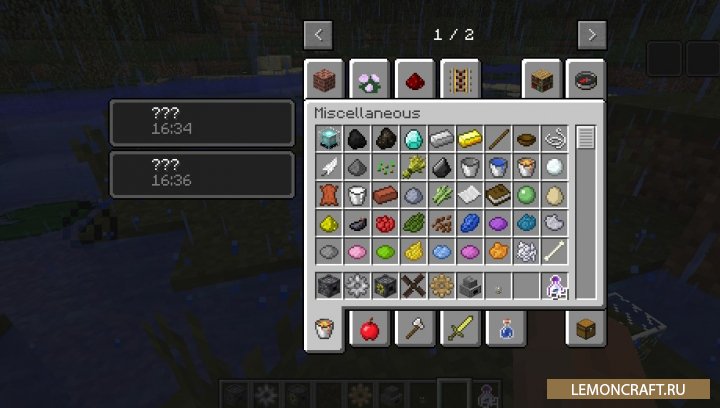
Task: Go to the next creative tab page
Action: click(592, 35)
